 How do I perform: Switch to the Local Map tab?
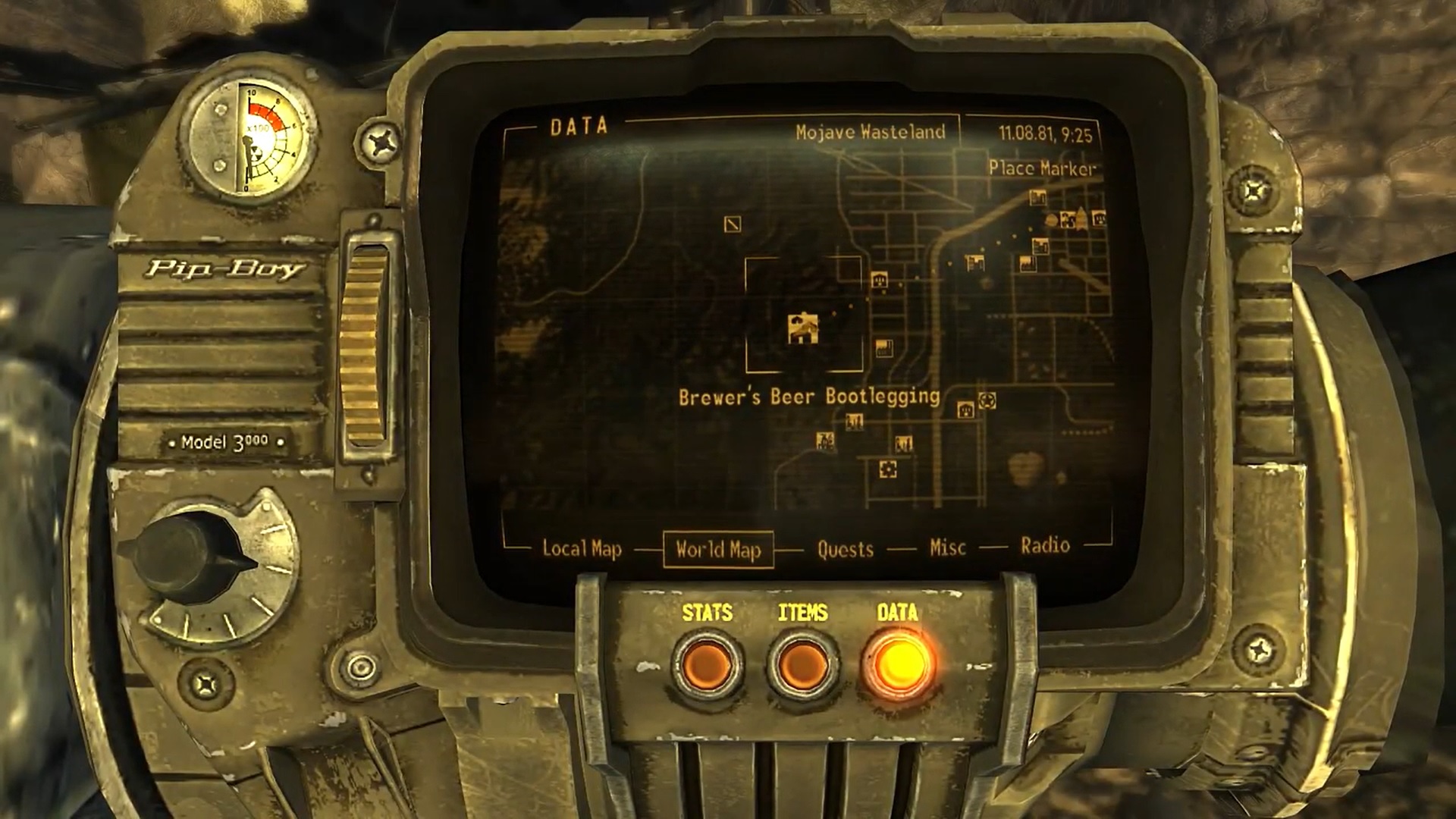[x=582, y=549]
